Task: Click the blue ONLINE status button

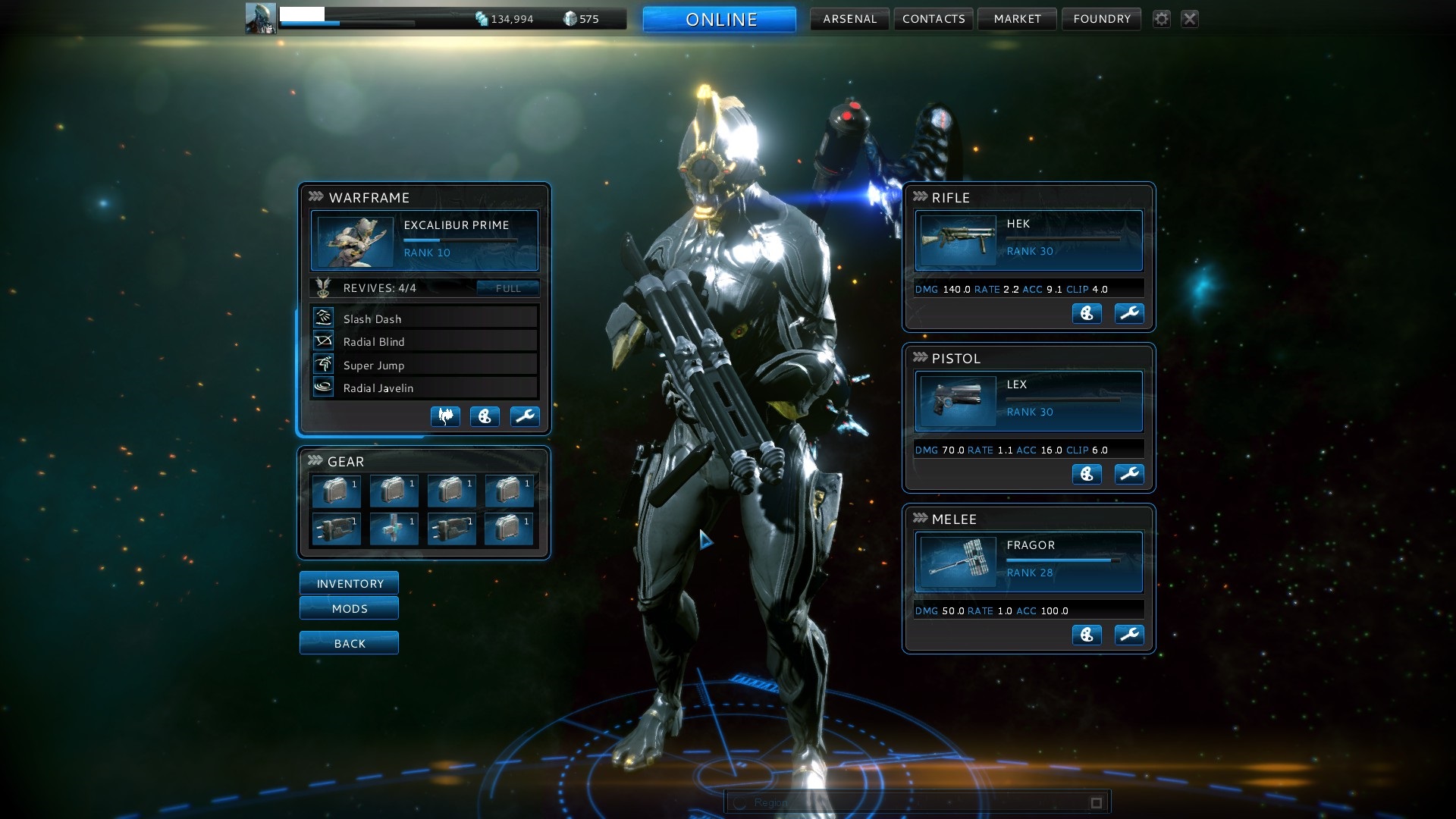Action: (720, 20)
